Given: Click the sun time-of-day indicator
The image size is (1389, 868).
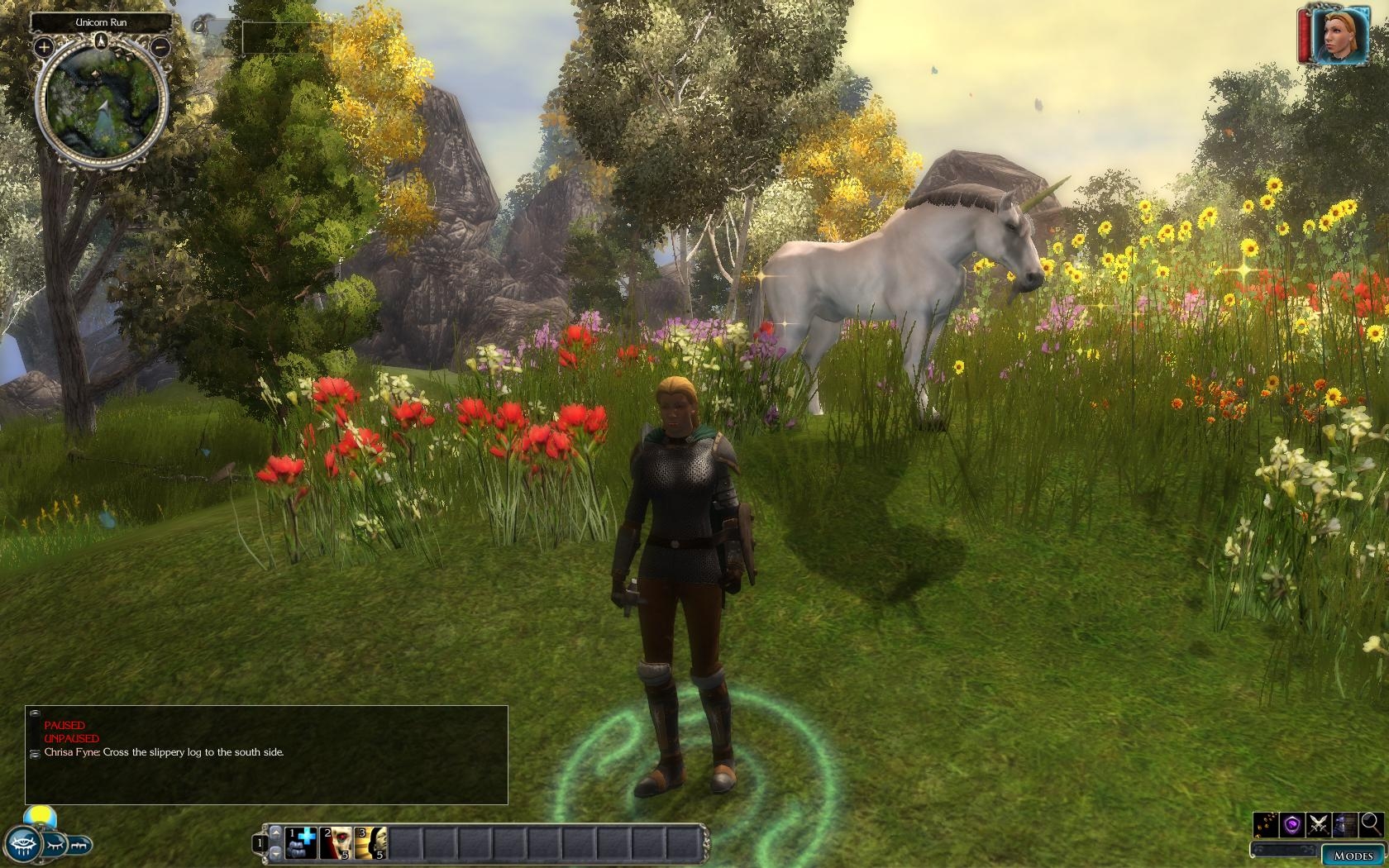Looking at the screenshot, I should click(40, 817).
